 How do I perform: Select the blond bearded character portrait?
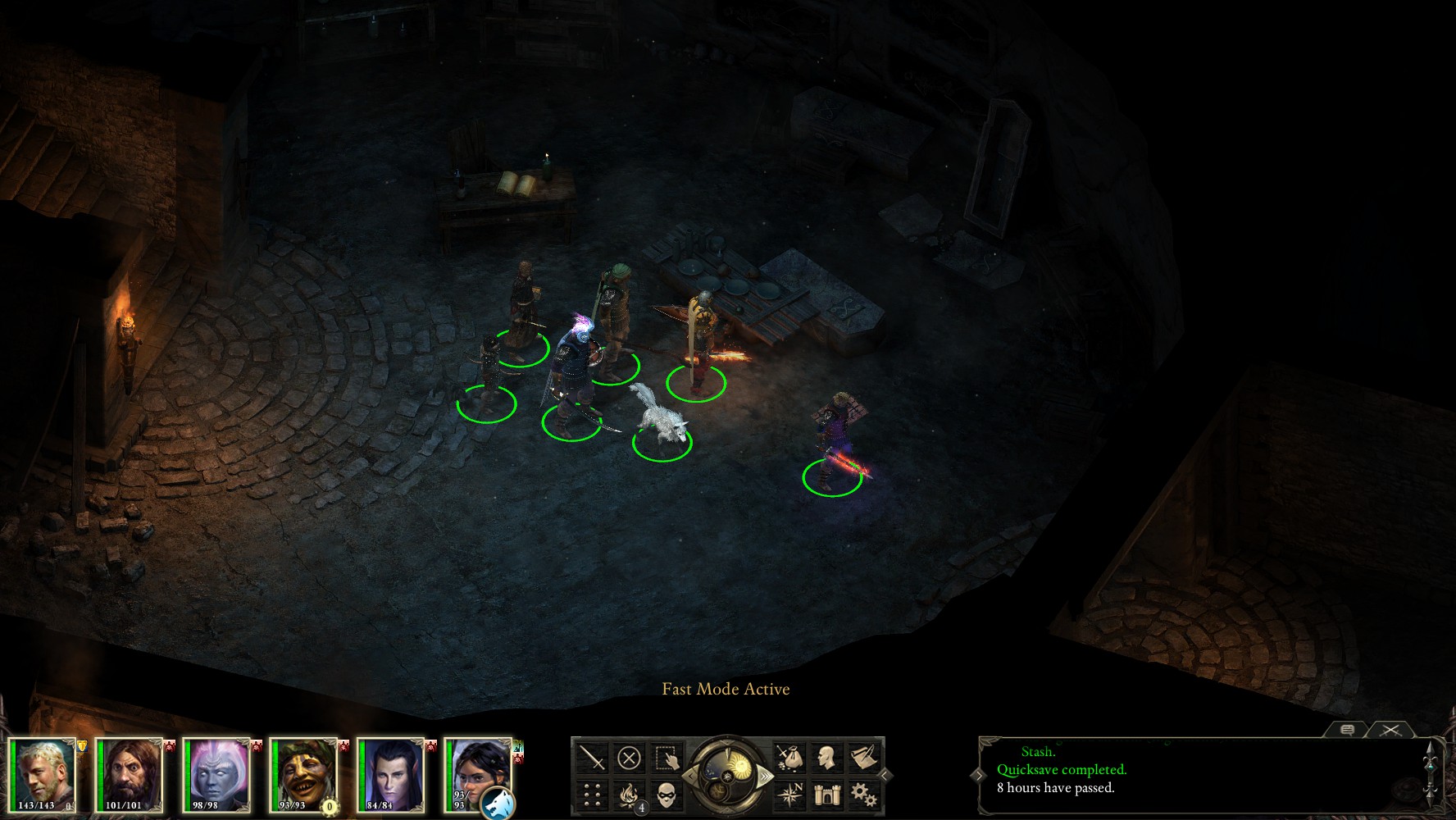pyautogui.click(x=44, y=771)
